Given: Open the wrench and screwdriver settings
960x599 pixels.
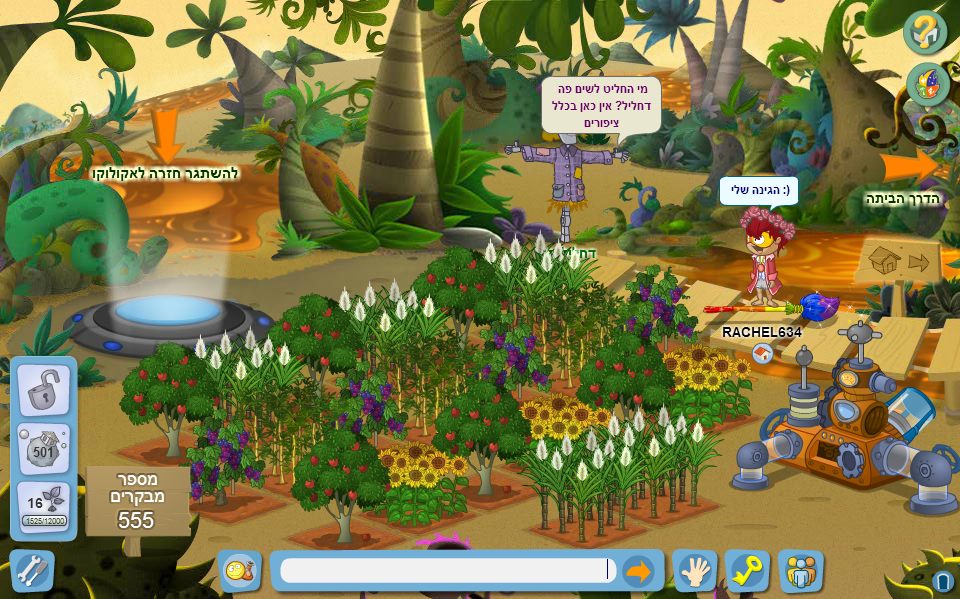Looking at the screenshot, I should click(31, 570).
